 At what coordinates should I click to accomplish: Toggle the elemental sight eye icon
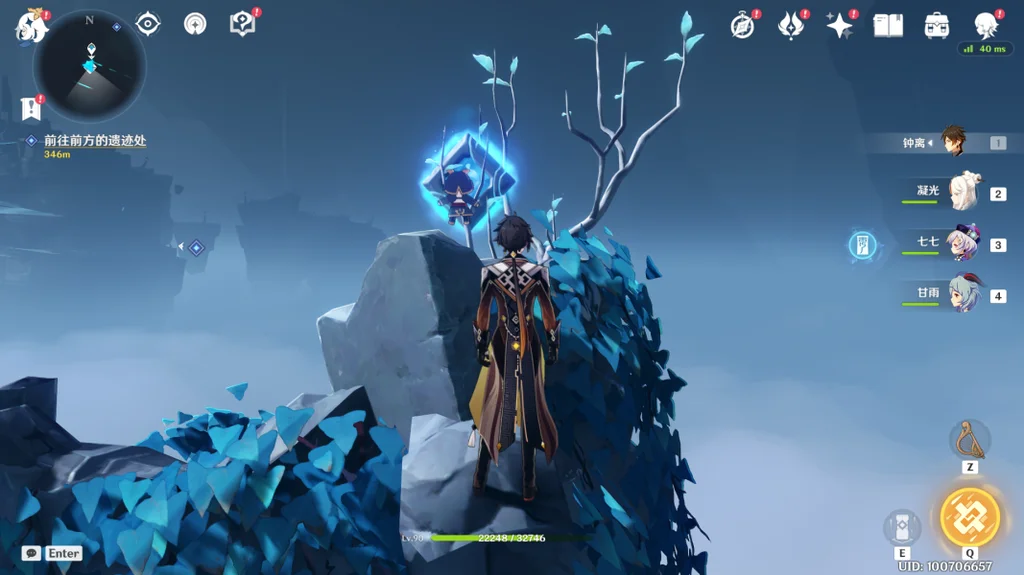pos(148,24)
